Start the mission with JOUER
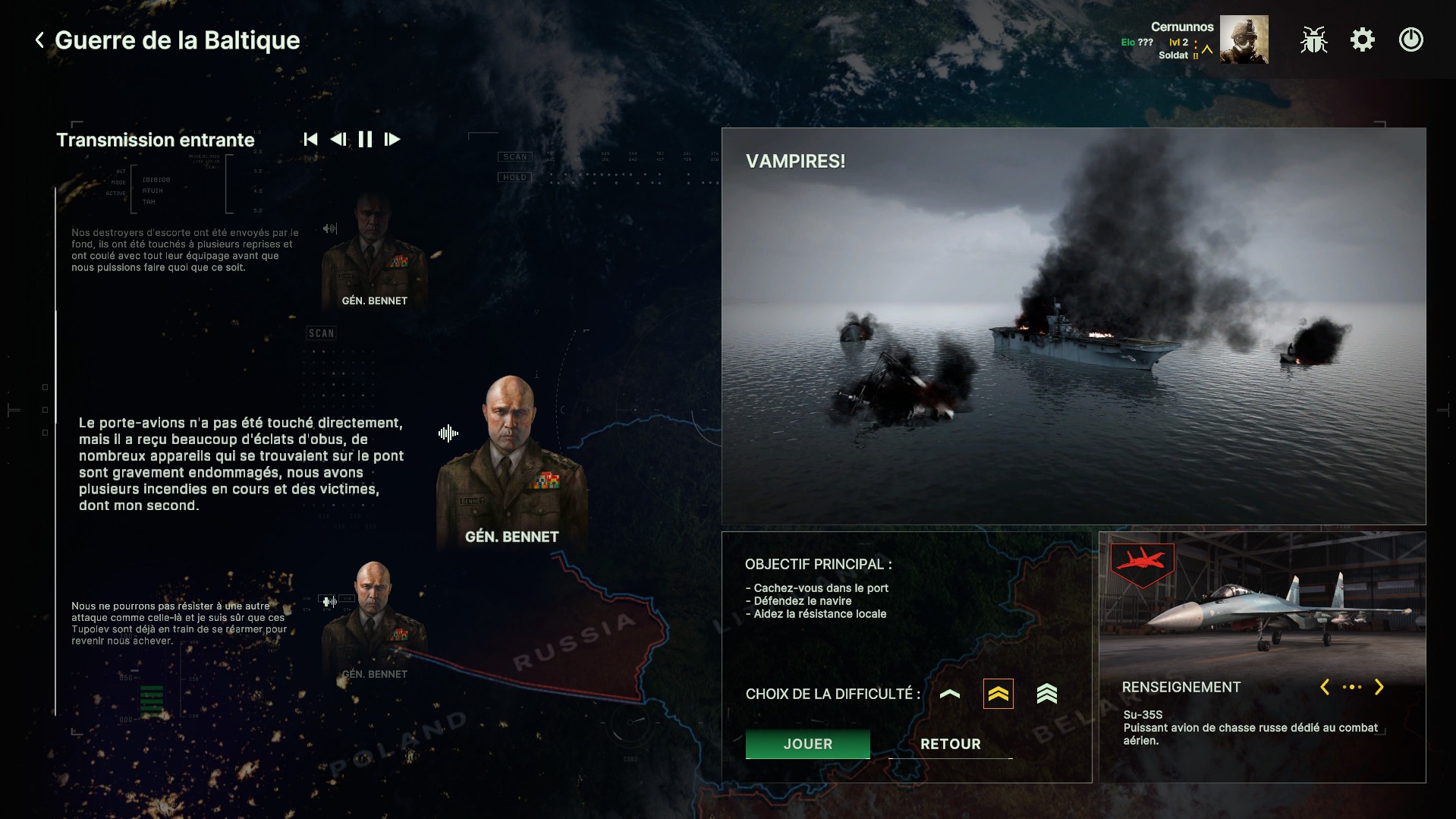The height and width of the screenshot is (819, 1456). [x=807, y=744]
